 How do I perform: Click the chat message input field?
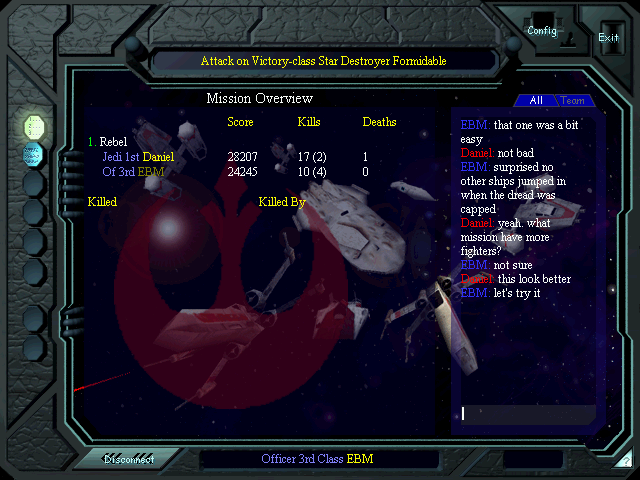pos(527,413)
